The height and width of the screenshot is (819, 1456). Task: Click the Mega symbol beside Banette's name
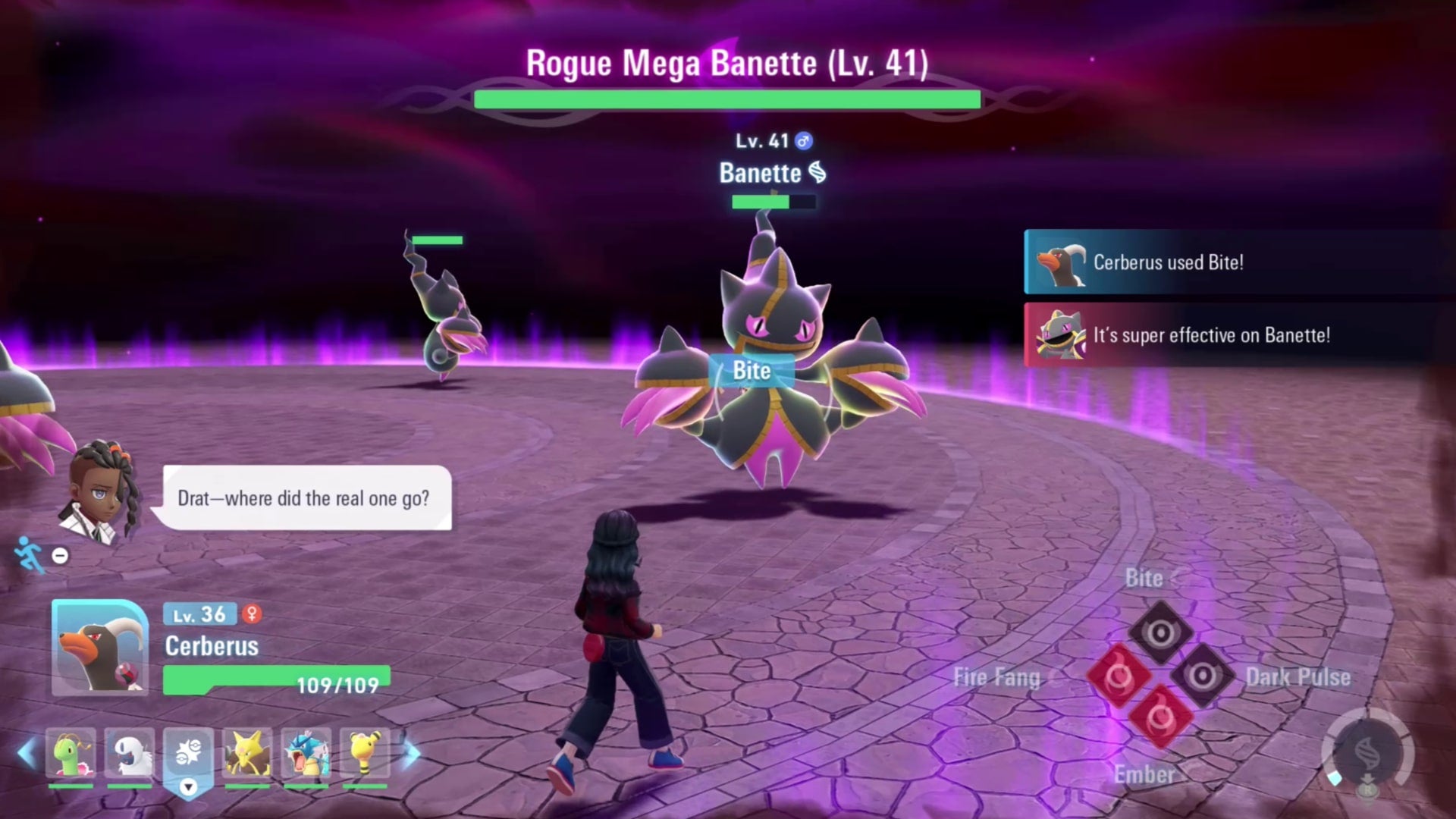coord(817,173)
